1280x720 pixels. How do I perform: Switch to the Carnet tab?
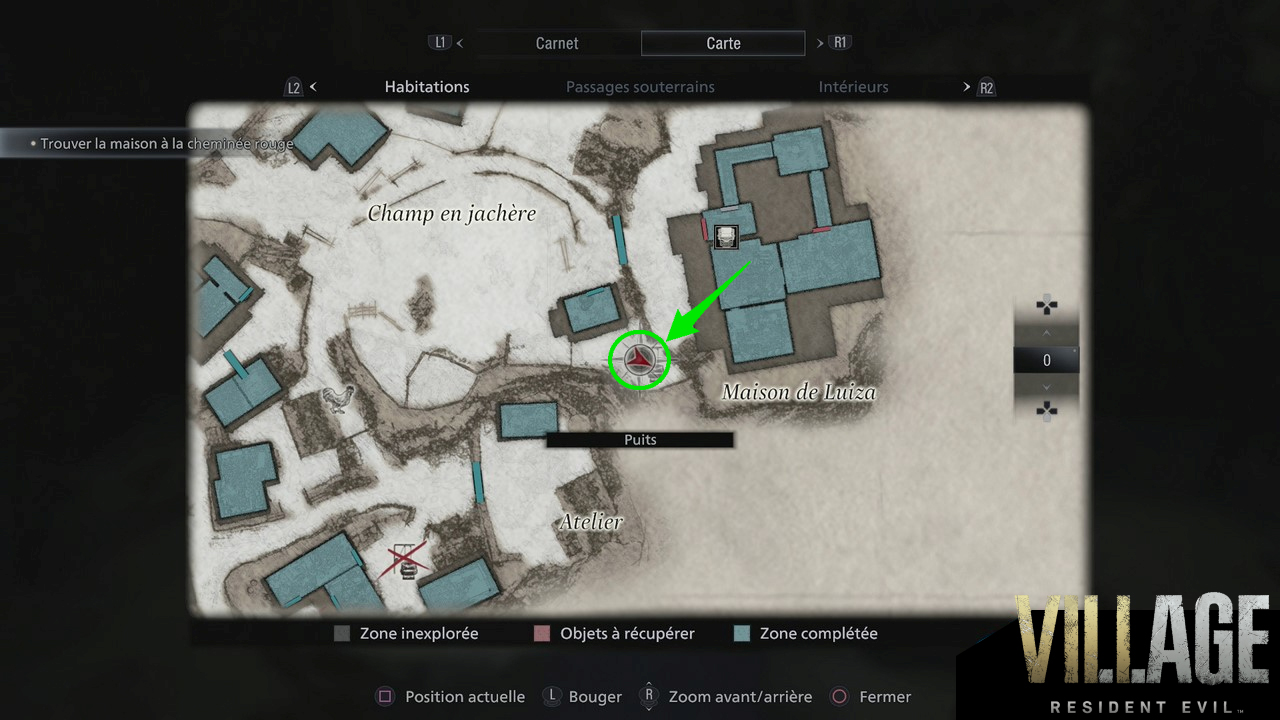click(557, 43)
